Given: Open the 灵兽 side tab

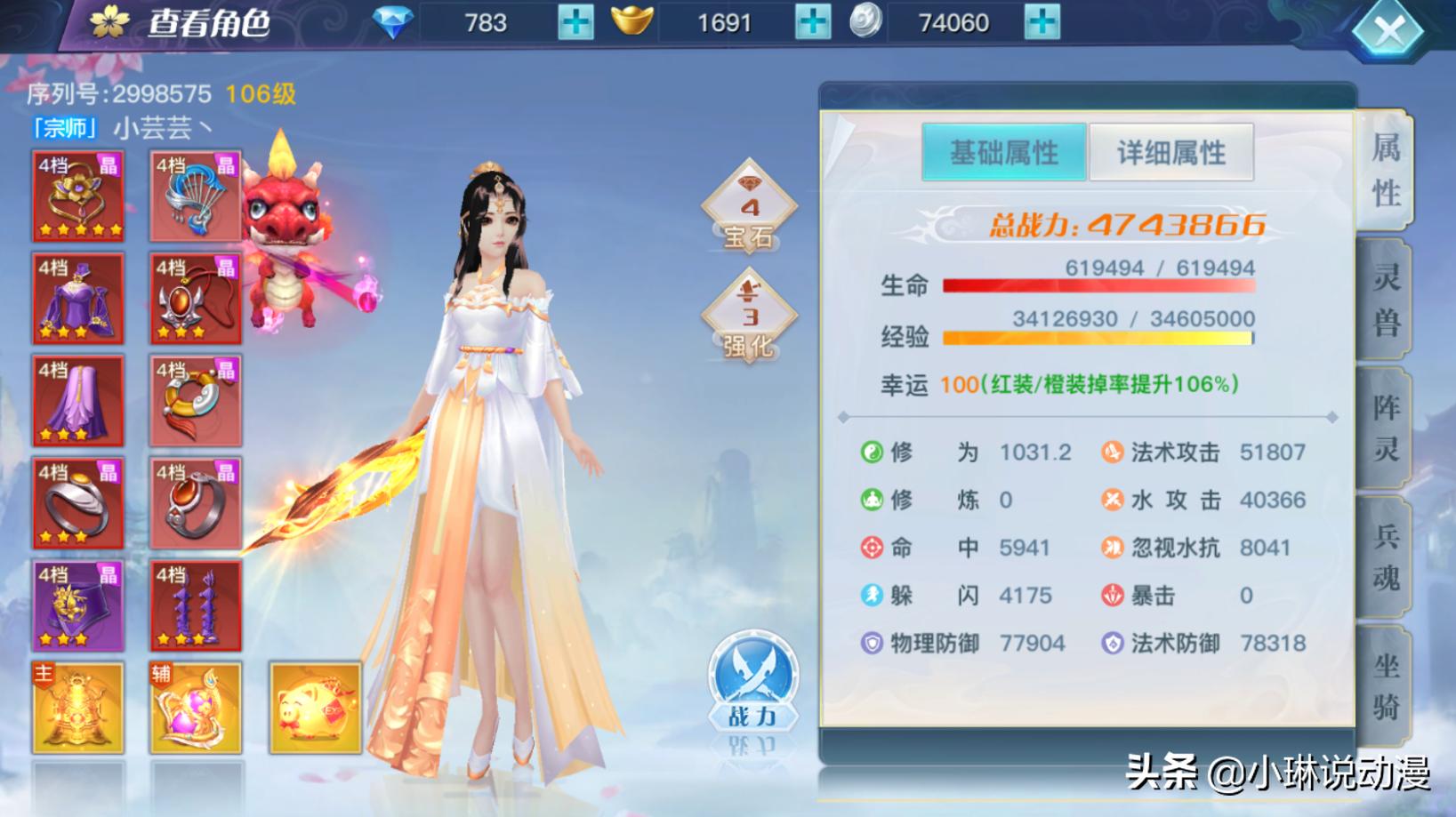Looking at the screenshot, I should [1385, 300].
